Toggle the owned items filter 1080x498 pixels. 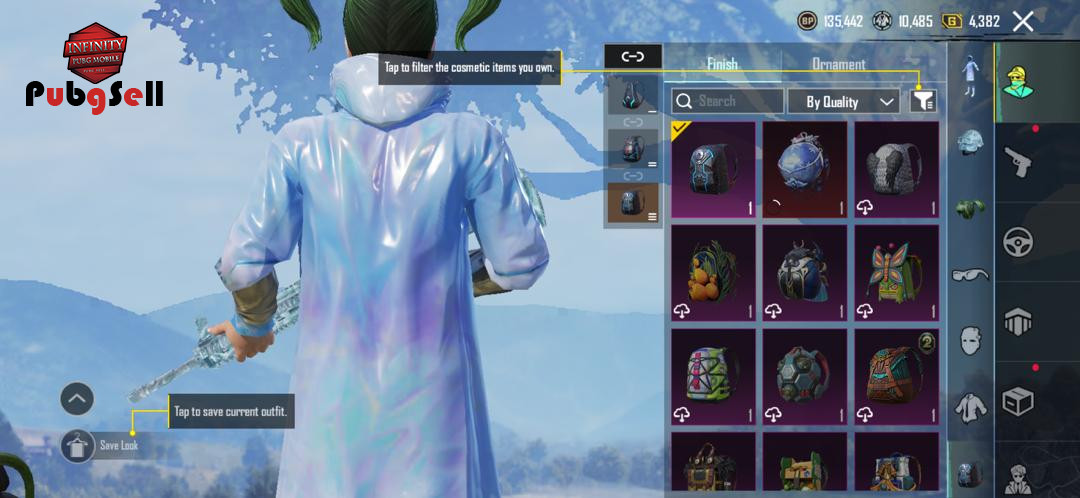[x=923, y=101]
